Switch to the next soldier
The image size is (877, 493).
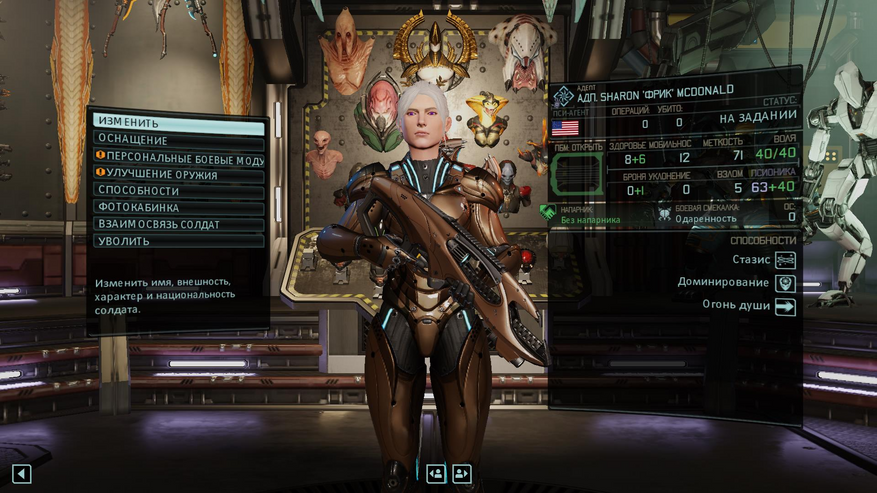click(462, 474)
